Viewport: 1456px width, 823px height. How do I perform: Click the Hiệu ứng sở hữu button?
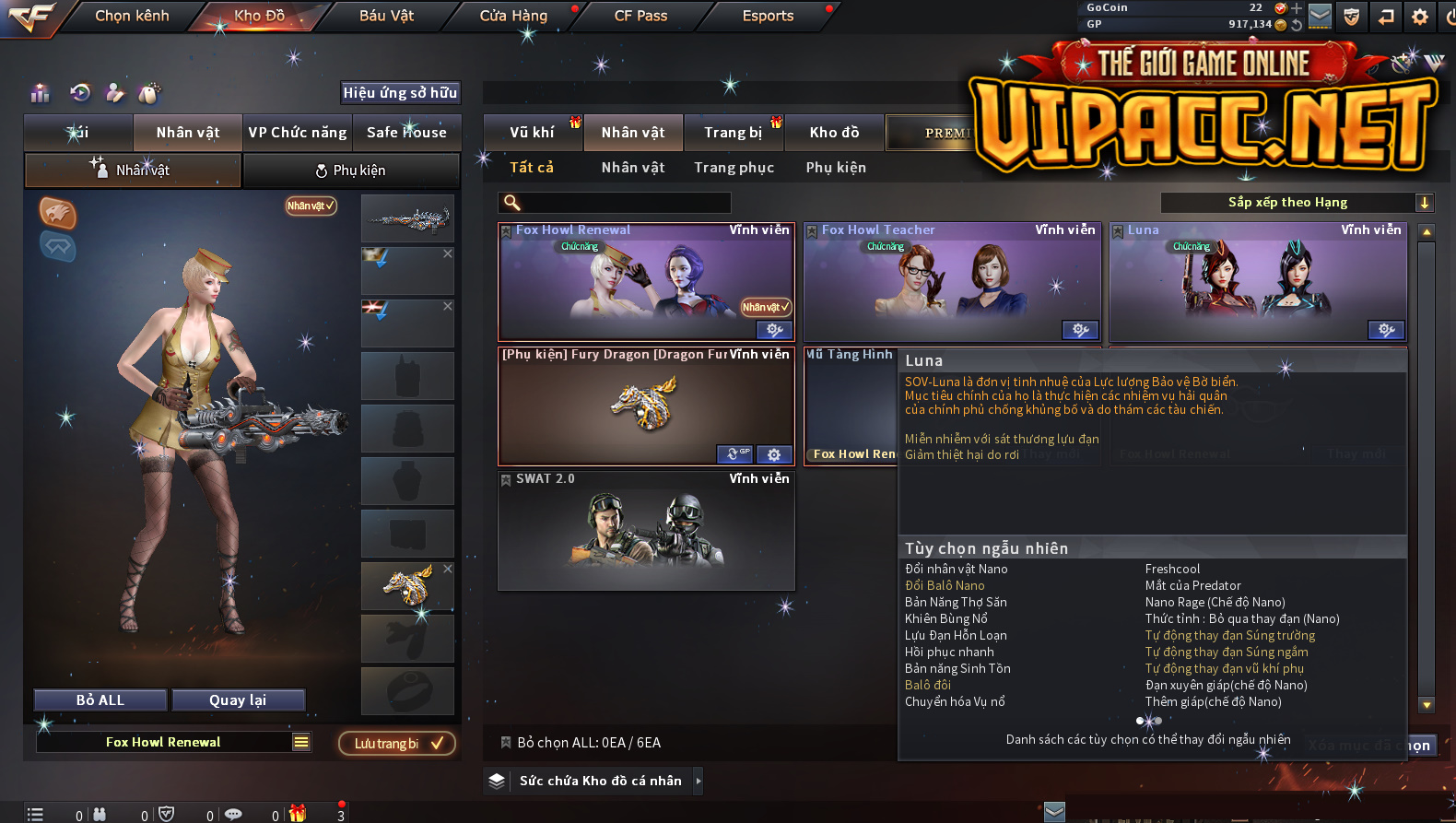tap(400, 92)
